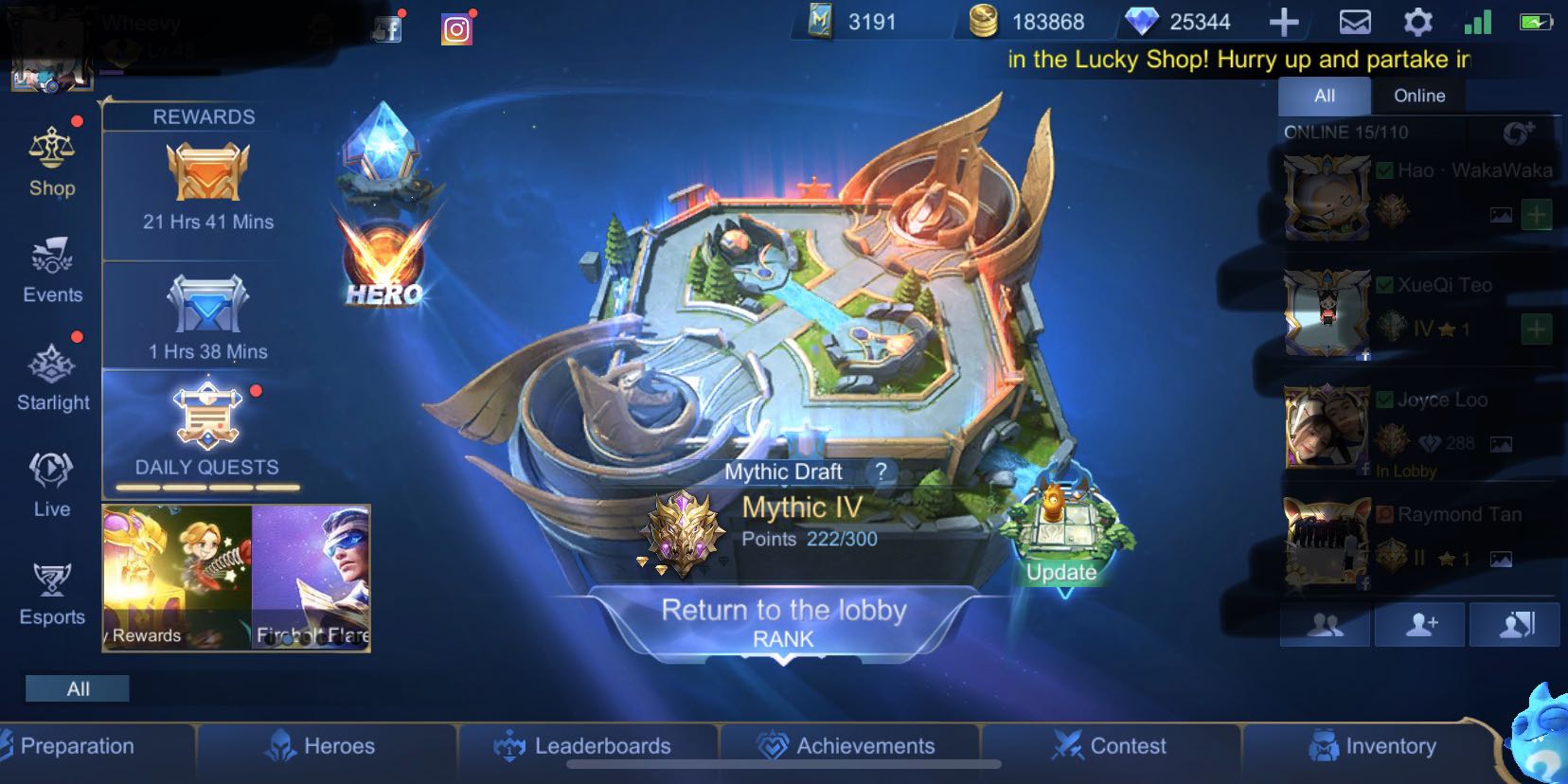This screenshot has height=784, width=1568.
Task: Add XueQi Teo as a party member
Action: (x=1536, y=330)
